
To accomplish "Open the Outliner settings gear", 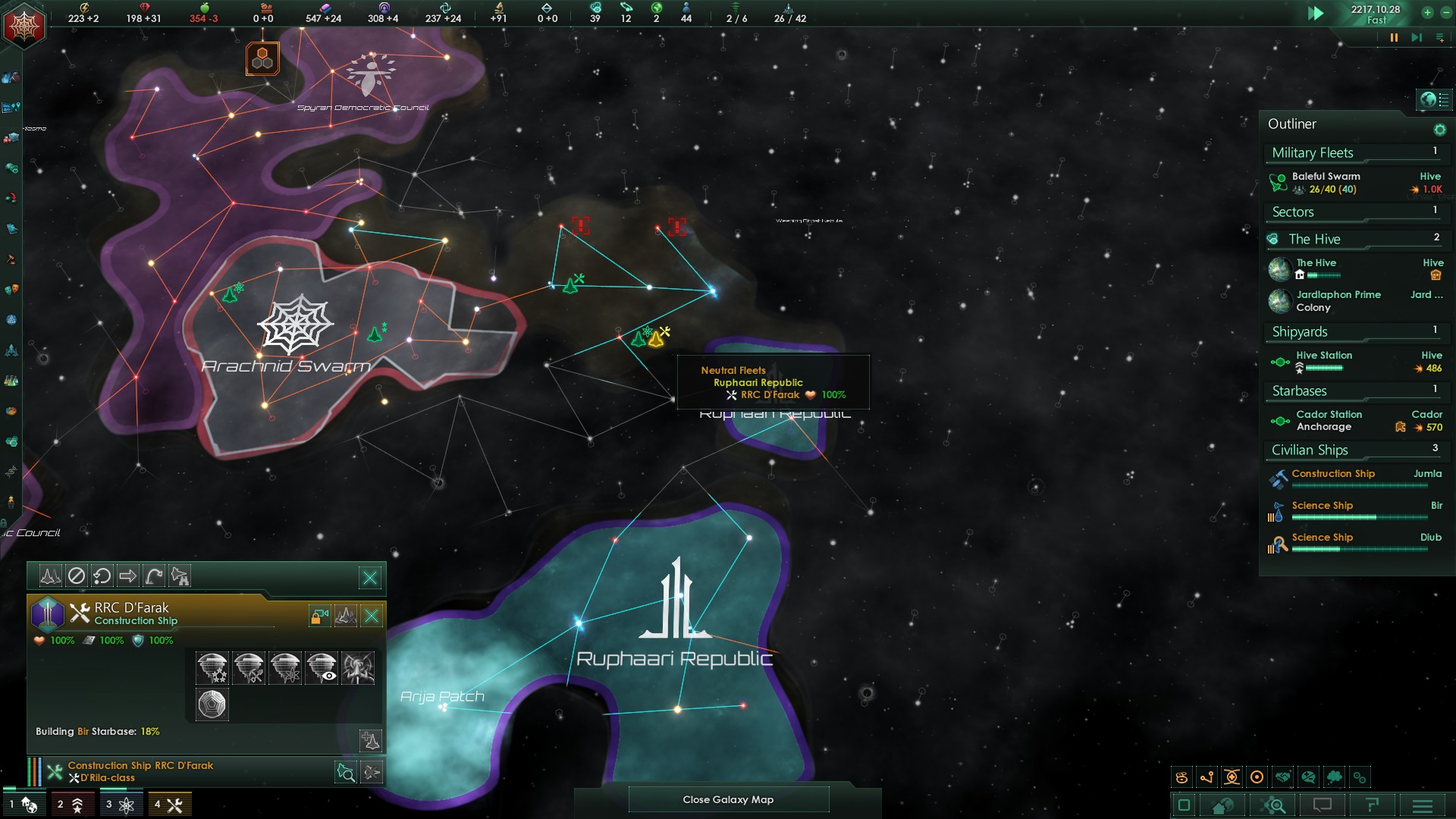I will (x=1439, y=130).
